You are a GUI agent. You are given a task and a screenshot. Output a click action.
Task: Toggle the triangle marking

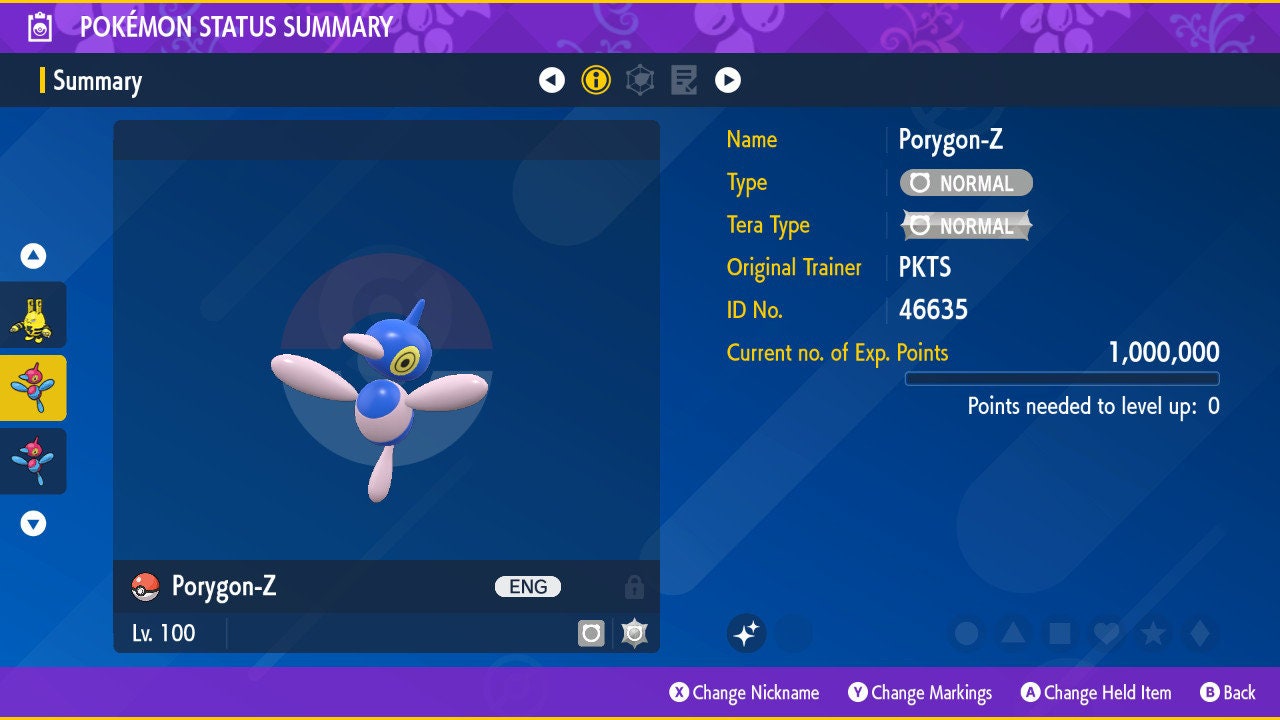tap(1012, 633)
